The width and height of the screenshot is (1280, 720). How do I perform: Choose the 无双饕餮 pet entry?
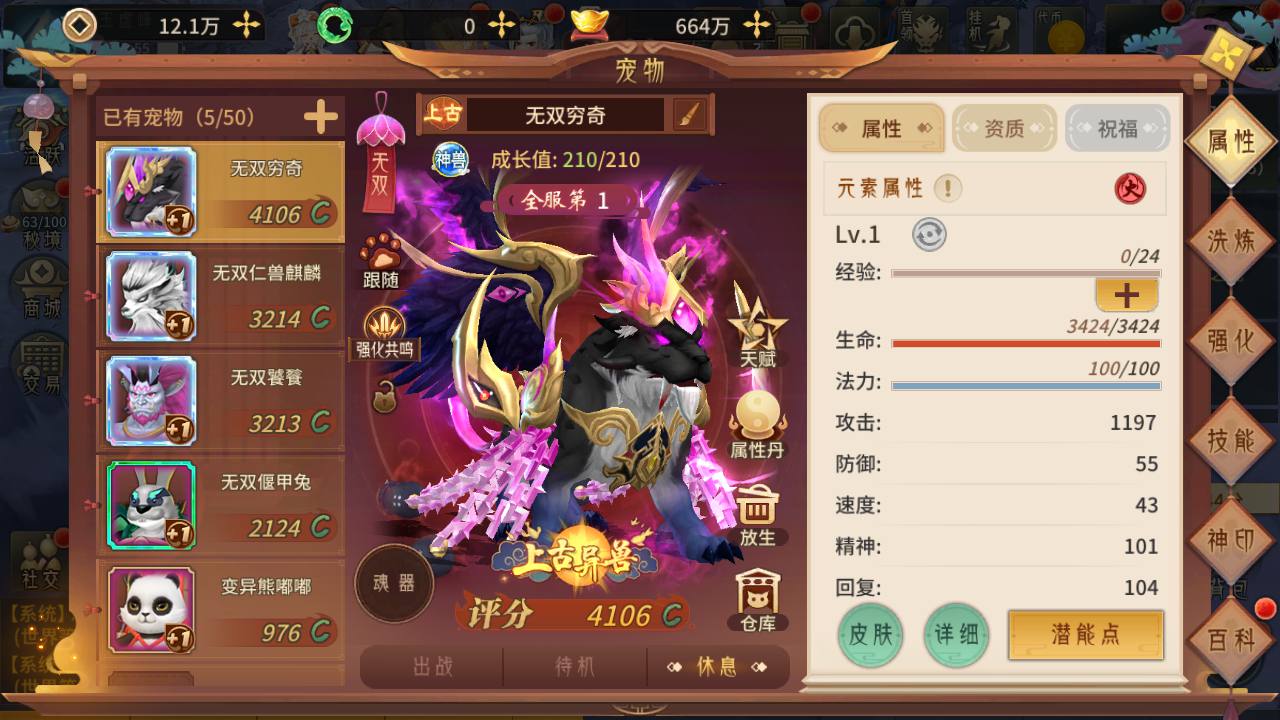220,399
